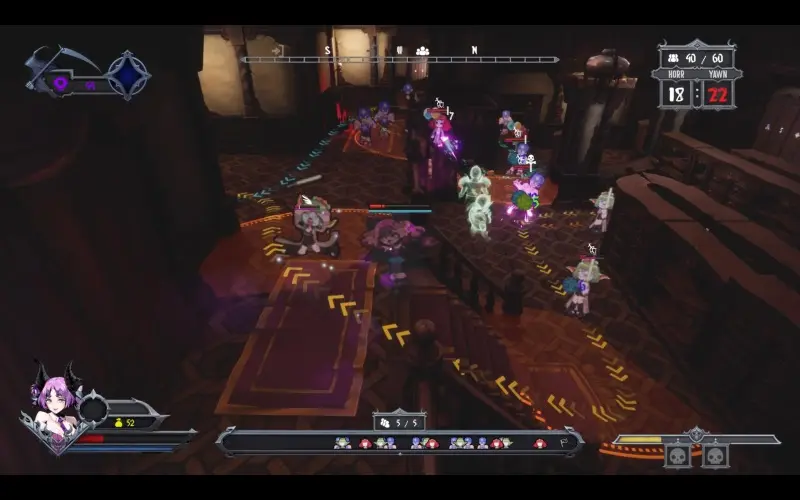Activate the blue diamond ability gem
Viewport: 800px width, 500px height.
point(128,75)
